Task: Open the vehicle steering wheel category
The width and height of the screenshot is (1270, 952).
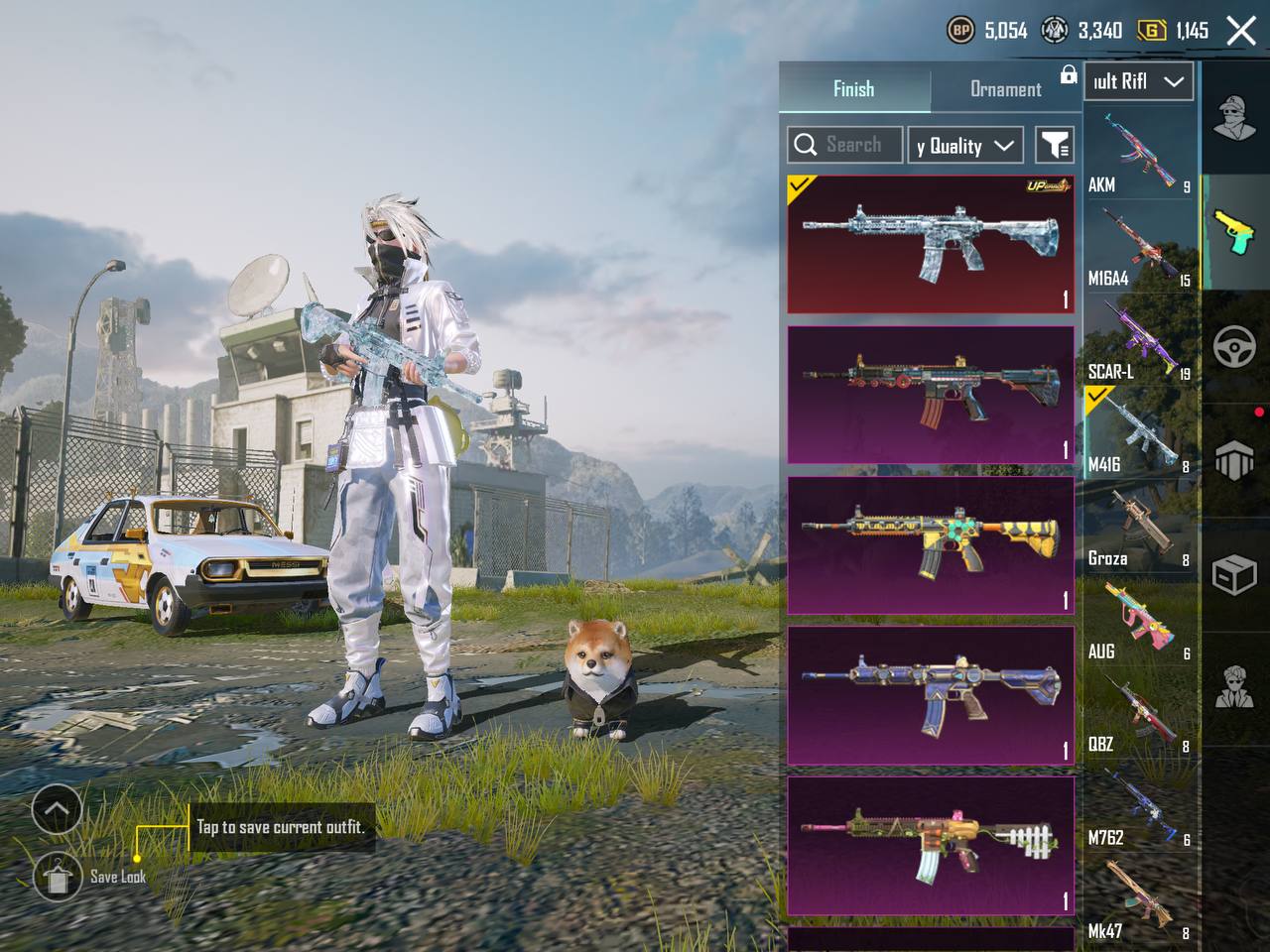Action: pos(1234,347)
